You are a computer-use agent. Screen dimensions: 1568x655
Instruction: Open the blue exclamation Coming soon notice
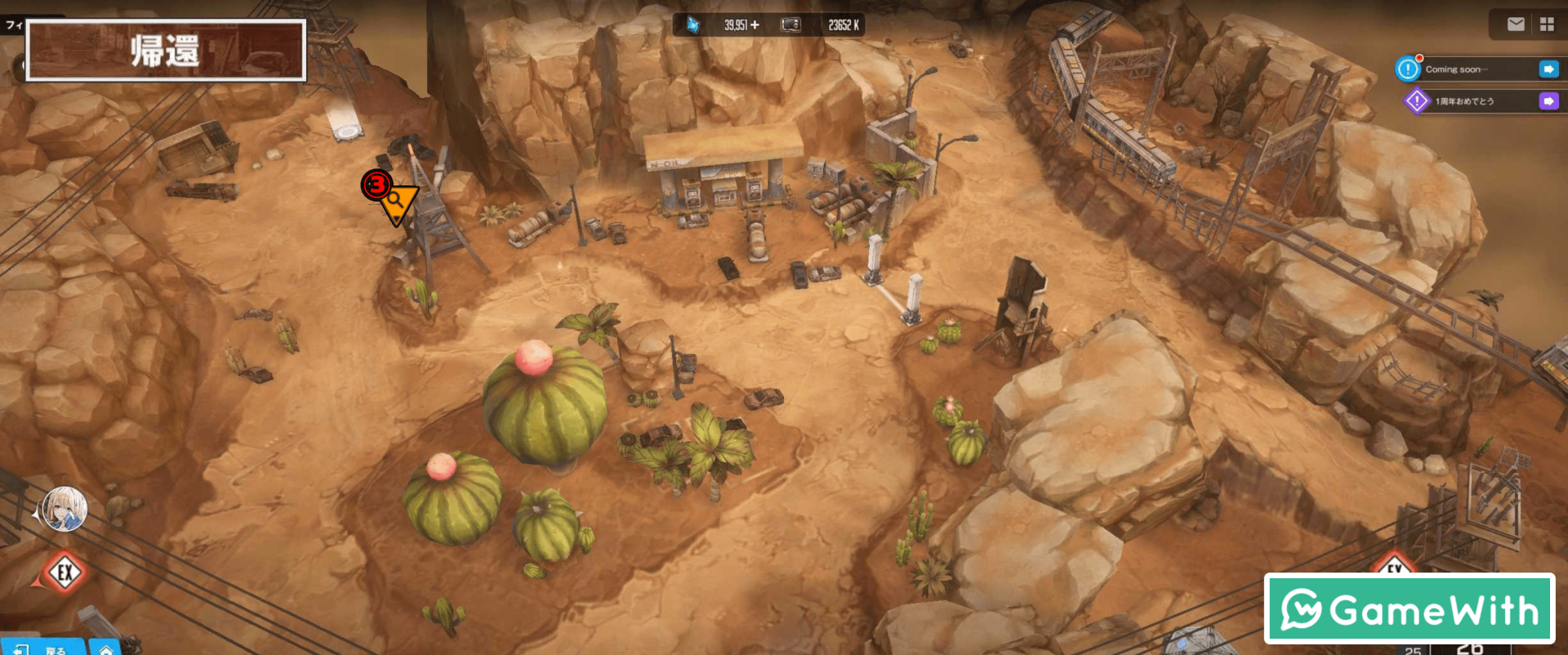click(x=1408, y=69)
